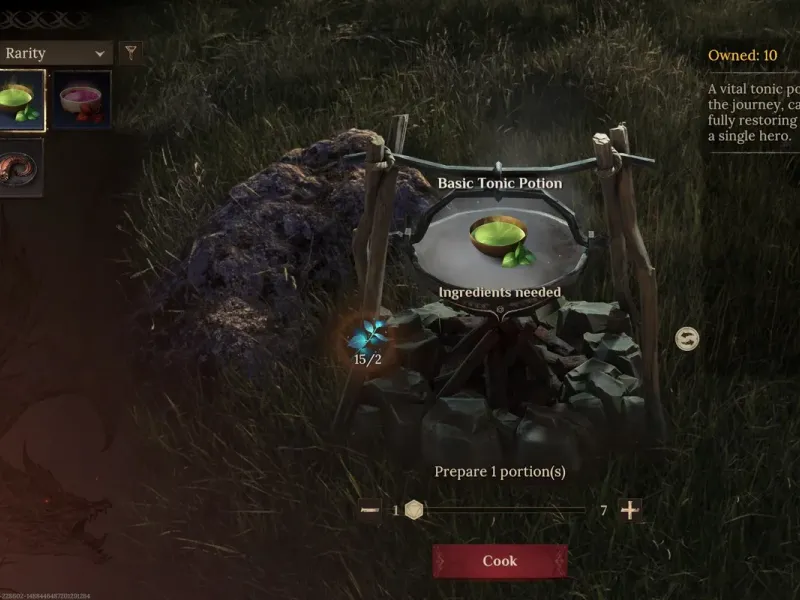This screenshot has width=800, height=600.
Task: Click the portion slider handle
Action: pos(413,510)
